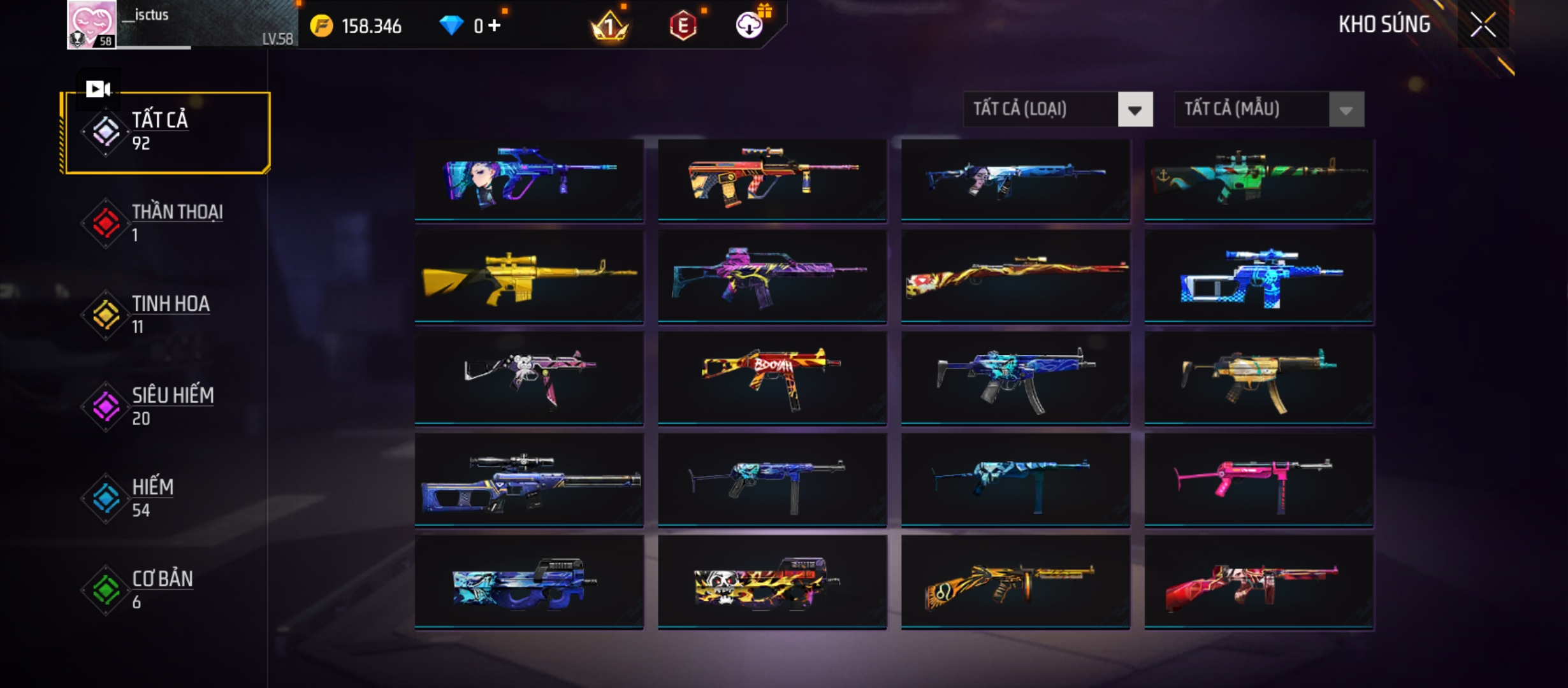1568x688 pixels.
Task: Open the cloud download gift icon
Action: pos(750,25)
